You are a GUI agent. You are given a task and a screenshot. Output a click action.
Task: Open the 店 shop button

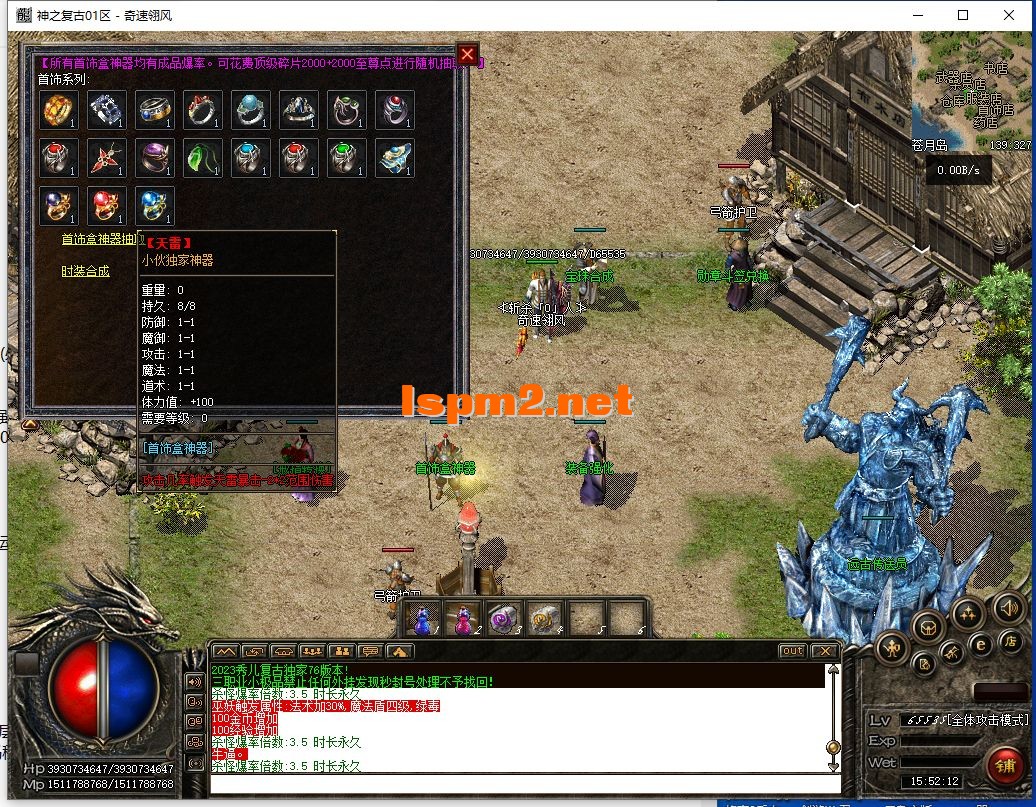[x=1010, y=641]
